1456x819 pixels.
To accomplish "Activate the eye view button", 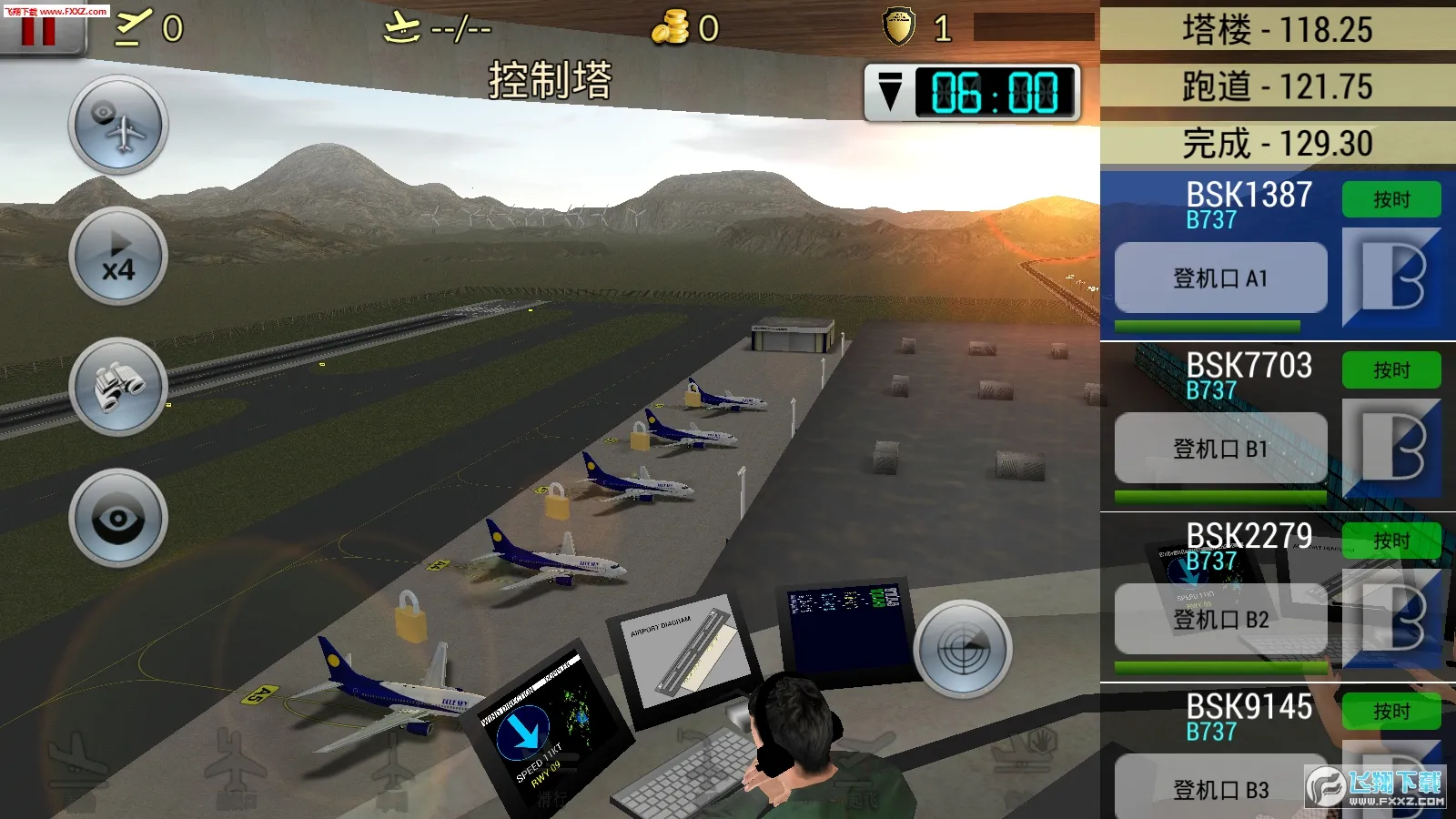I will pyautogui.click(x=118, y=518).
